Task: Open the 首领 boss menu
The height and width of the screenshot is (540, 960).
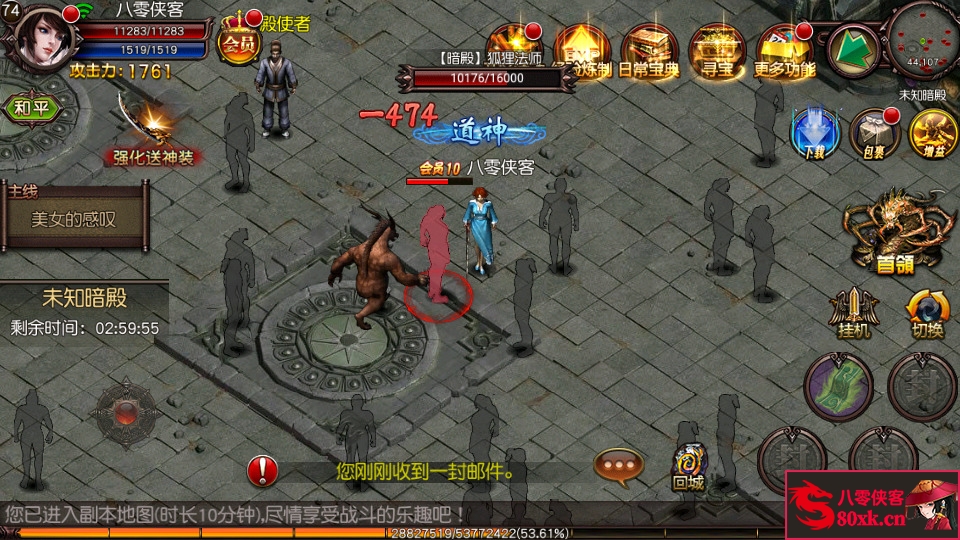Action: [x=895, y=232]
